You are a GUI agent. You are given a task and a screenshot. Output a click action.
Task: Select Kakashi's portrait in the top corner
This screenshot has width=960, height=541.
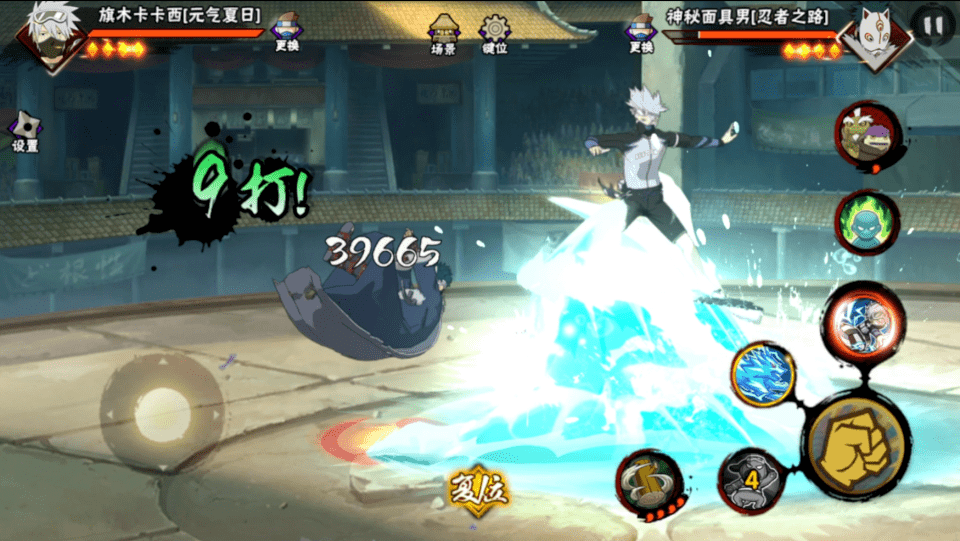coord(47,35)
